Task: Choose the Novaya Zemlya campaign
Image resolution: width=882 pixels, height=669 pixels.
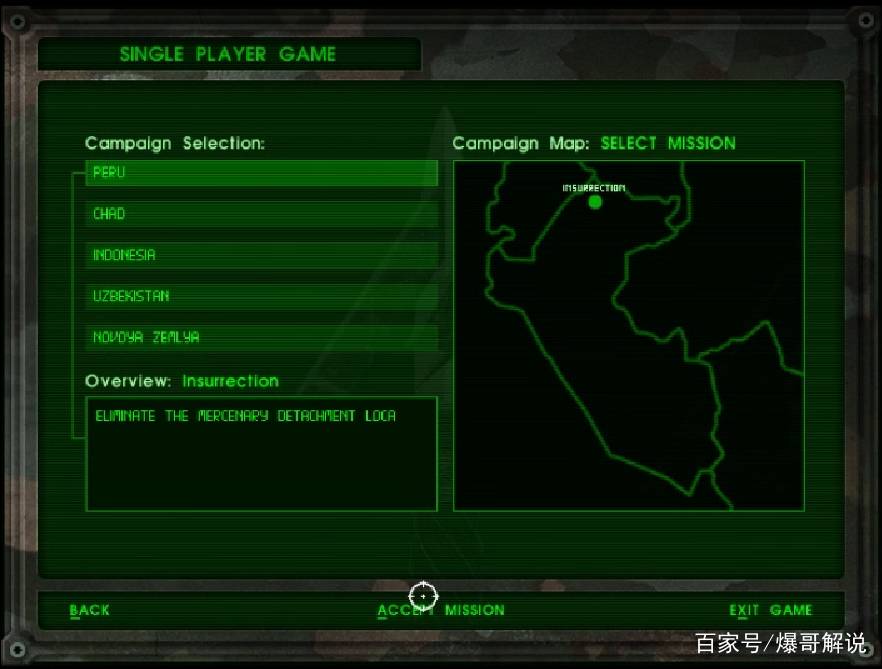Action: point(261,338)
